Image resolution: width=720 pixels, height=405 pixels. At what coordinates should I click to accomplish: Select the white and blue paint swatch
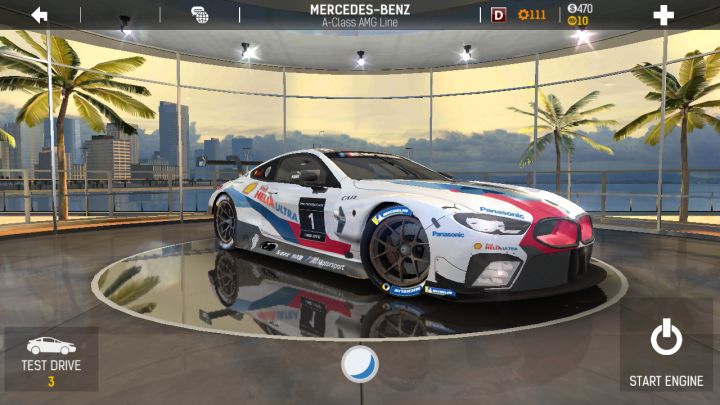tap(360, 364)
